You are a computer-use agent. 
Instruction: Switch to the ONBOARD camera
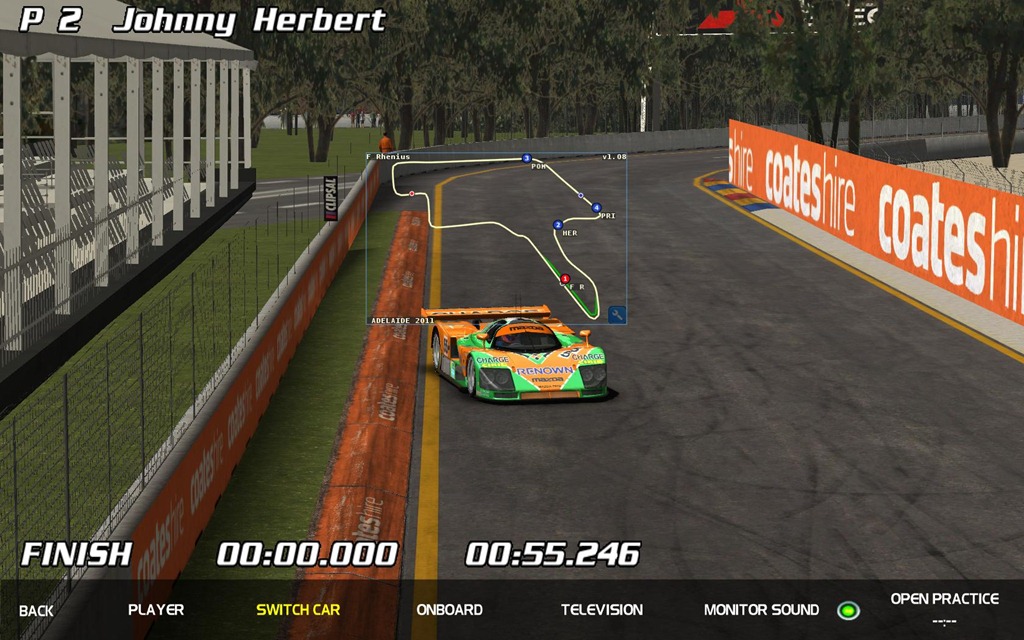point(449,609)
